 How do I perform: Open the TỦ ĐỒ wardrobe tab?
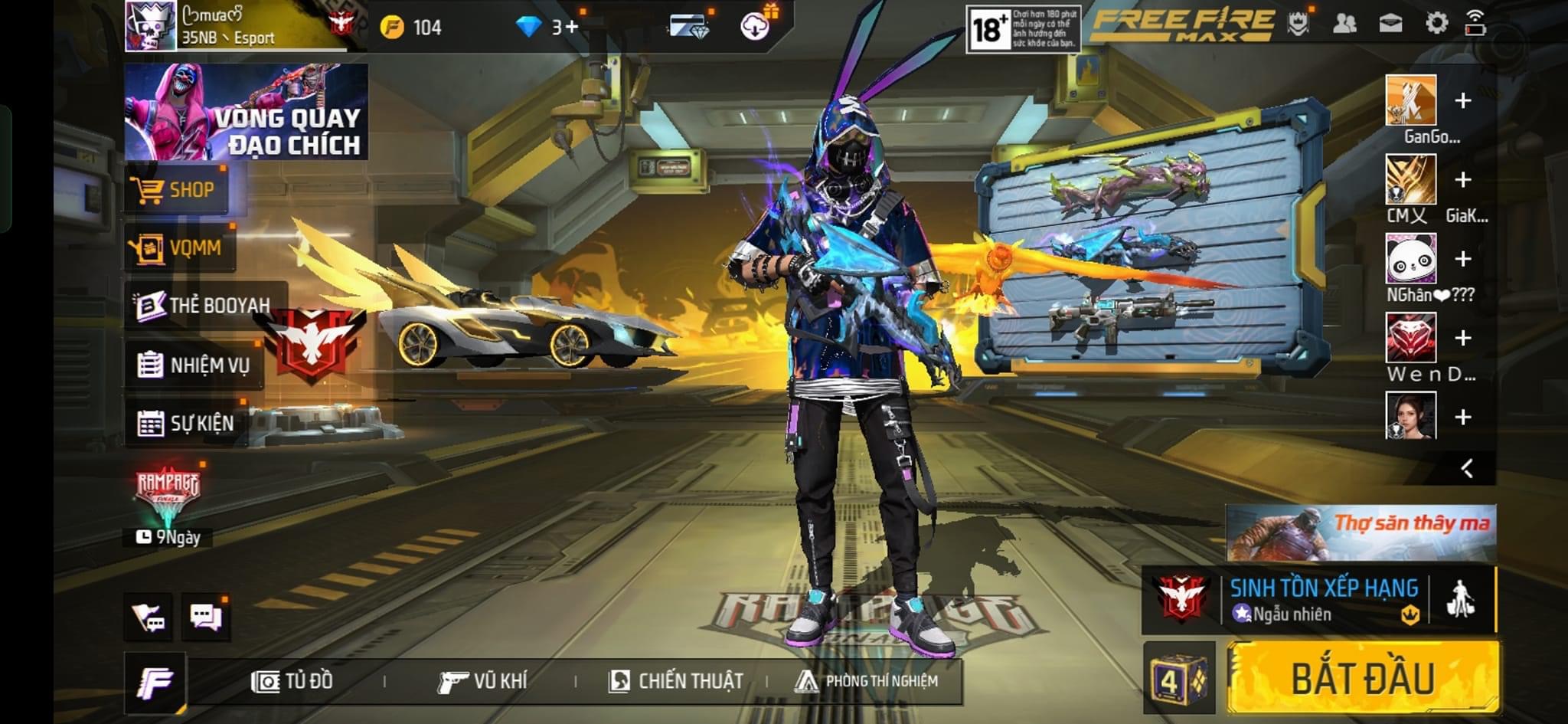(x=293, y=681)
